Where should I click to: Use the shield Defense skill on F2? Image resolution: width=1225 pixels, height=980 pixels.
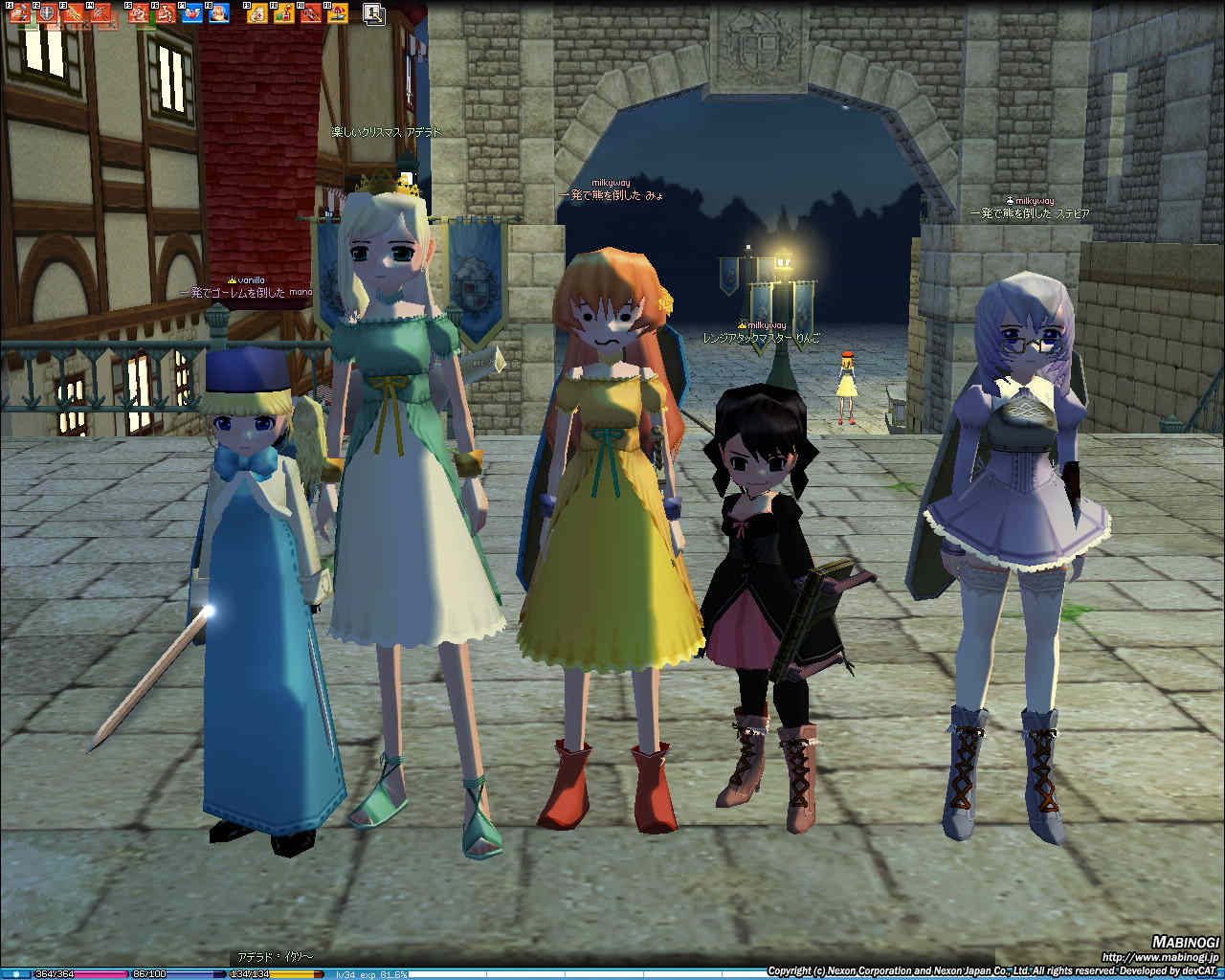(x=46, y=13)
